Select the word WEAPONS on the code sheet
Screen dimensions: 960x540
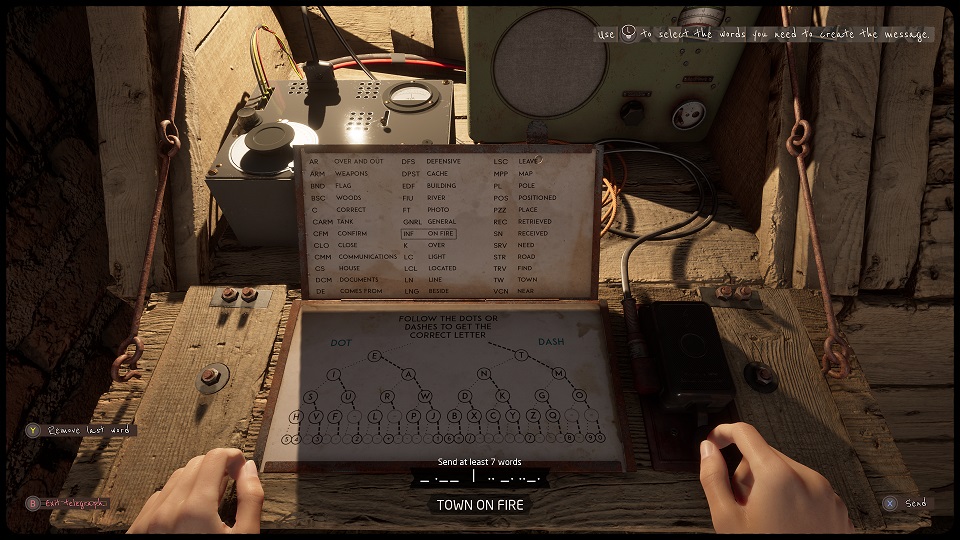tap(351, 173)
